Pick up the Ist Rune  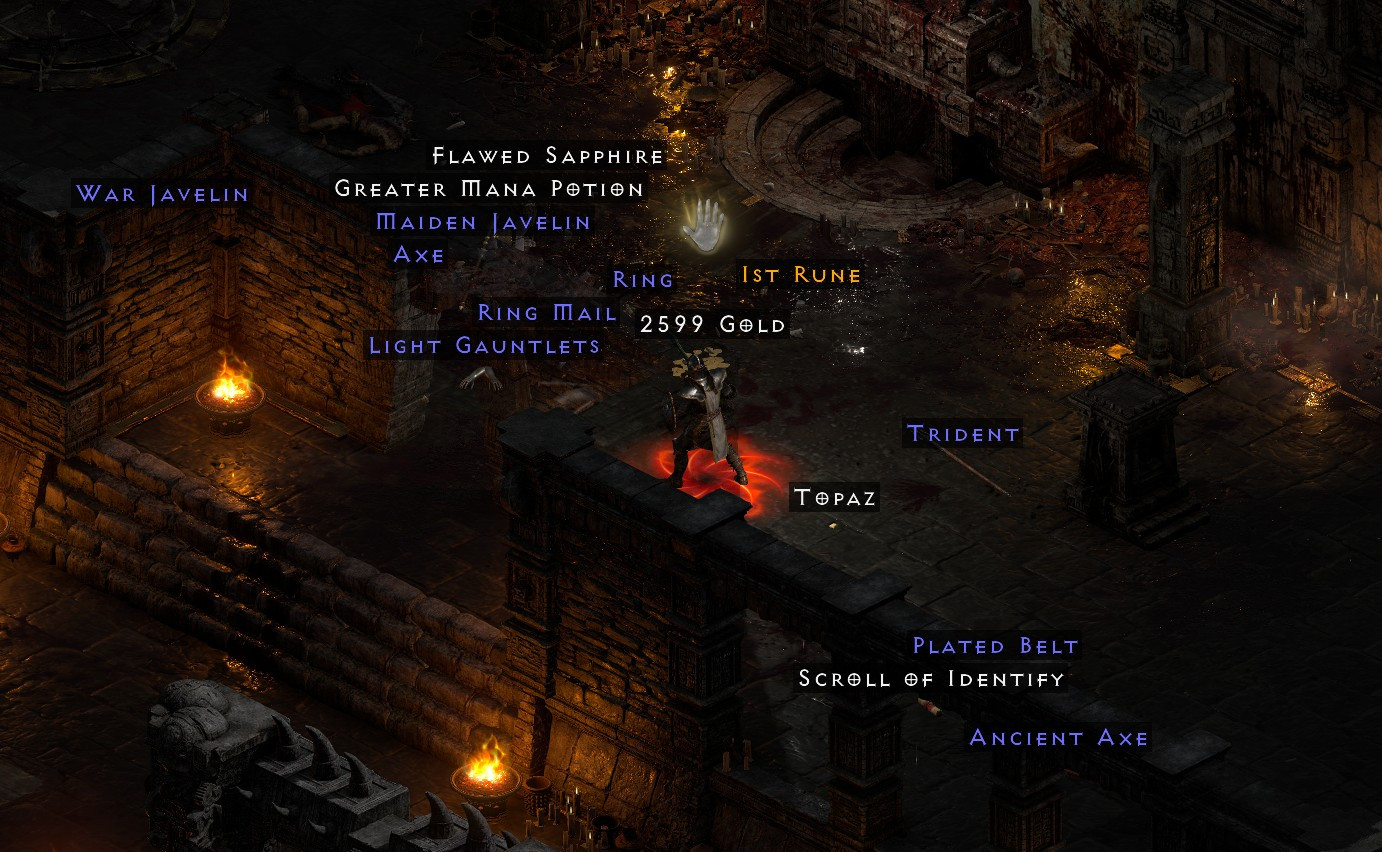point(799,273)
